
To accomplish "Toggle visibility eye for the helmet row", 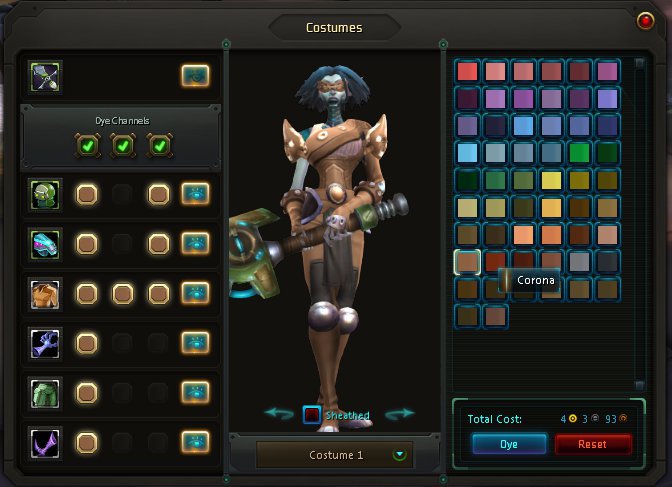I will click(195, 193).
